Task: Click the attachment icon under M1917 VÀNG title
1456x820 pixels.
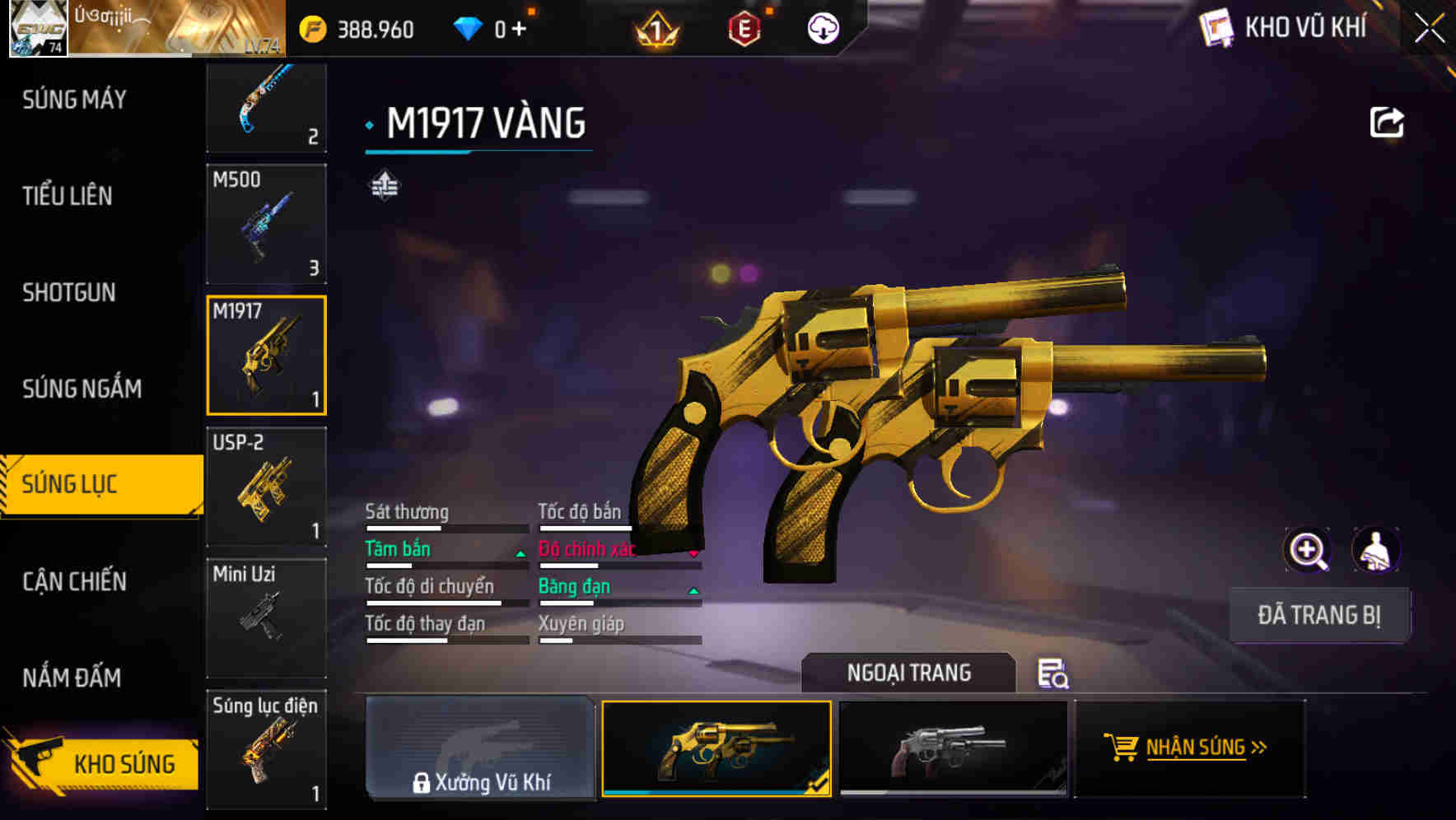Action: pos(384,185)
